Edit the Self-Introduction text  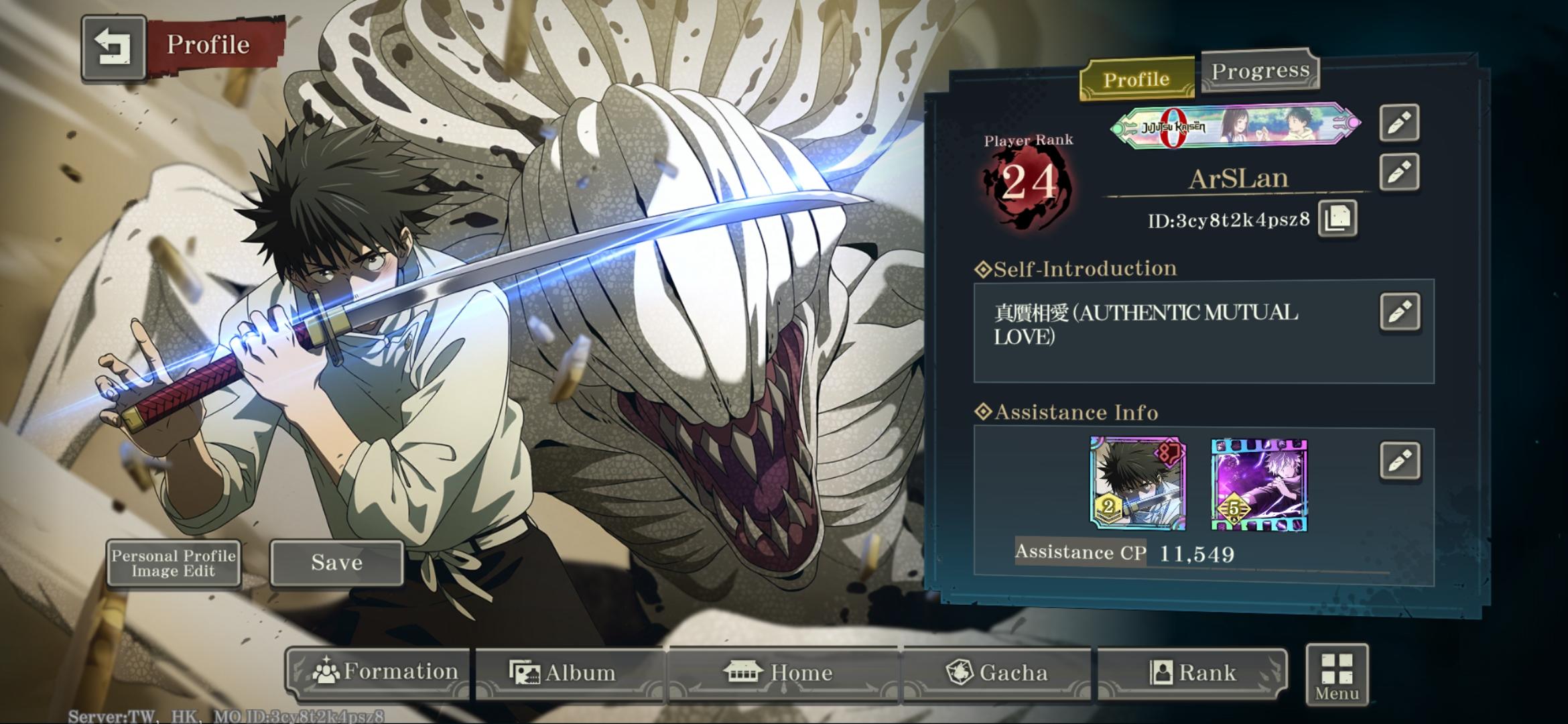coord(1400,312)
